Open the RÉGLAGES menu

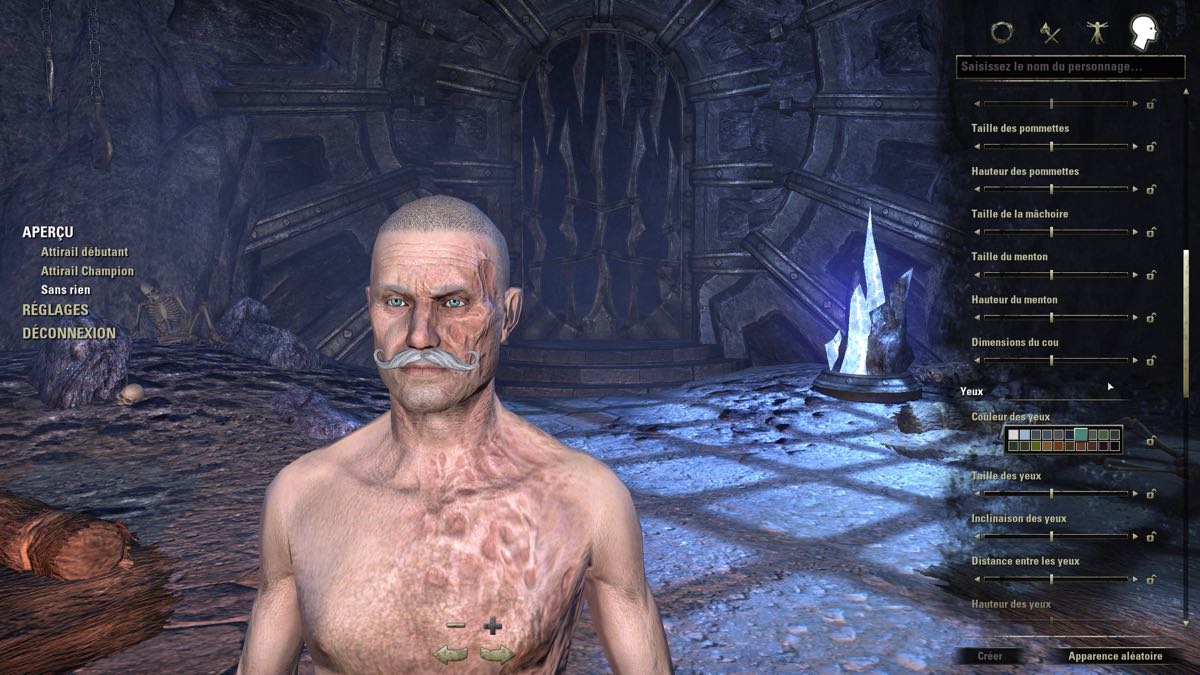(55, 310)
